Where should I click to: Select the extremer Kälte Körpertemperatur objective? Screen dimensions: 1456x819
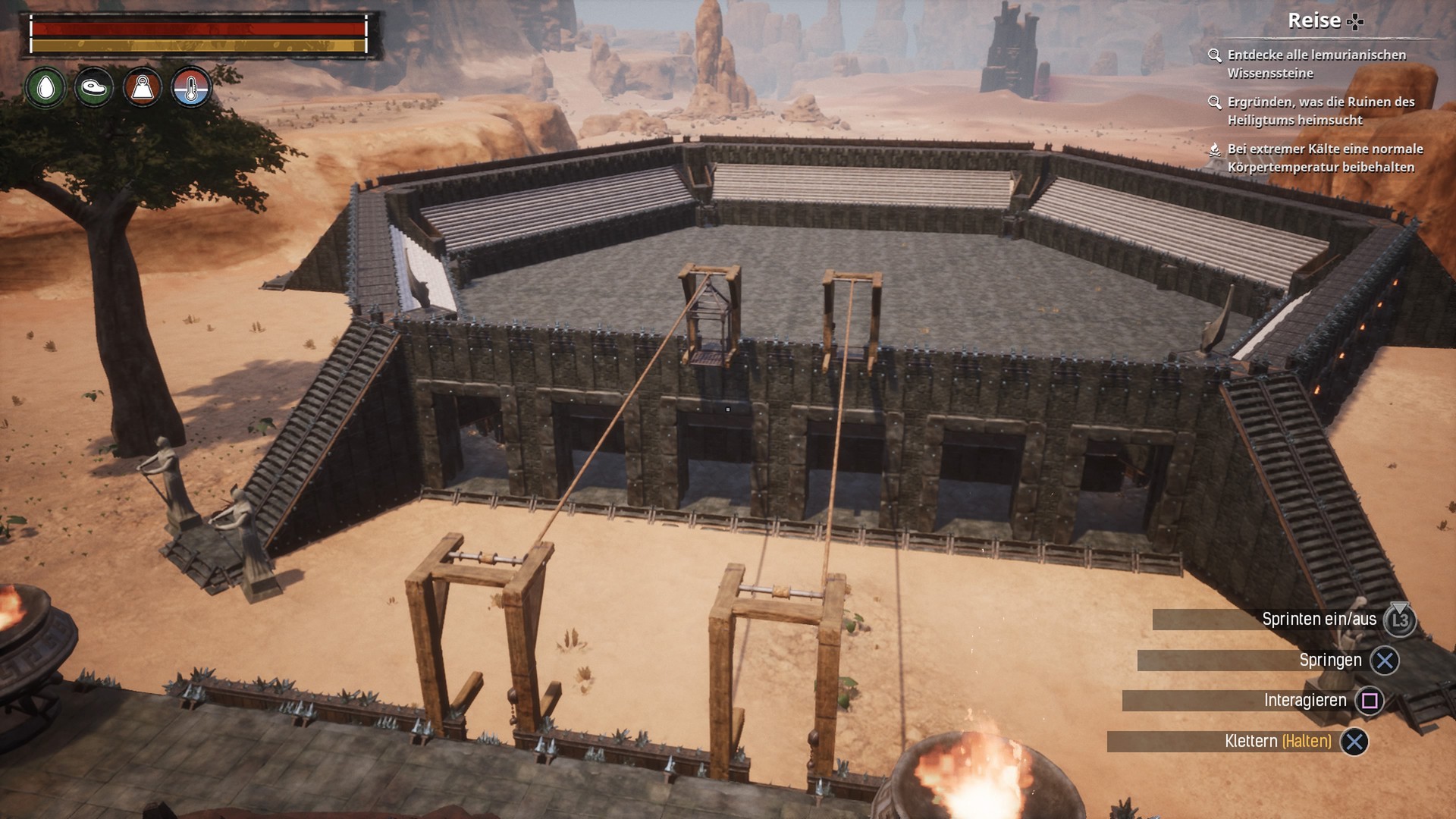pos(1324,158)
